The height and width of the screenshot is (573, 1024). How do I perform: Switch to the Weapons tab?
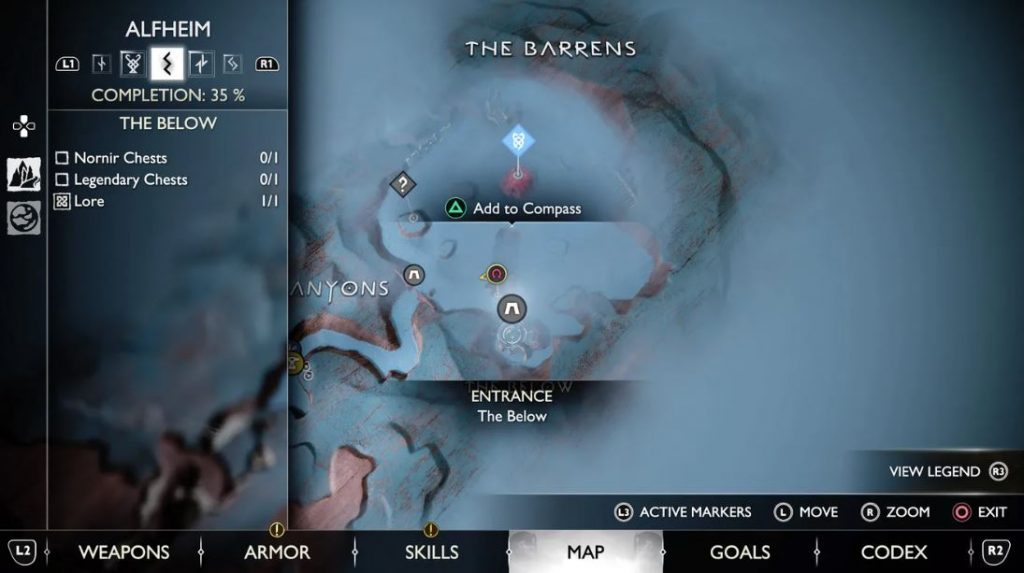tap(123, 552)
